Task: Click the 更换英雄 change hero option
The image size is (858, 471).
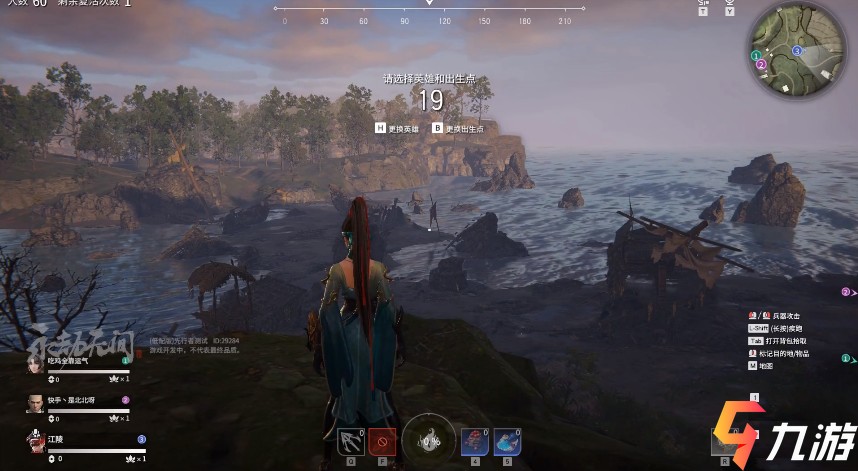Action: click(x=402, y=128)
